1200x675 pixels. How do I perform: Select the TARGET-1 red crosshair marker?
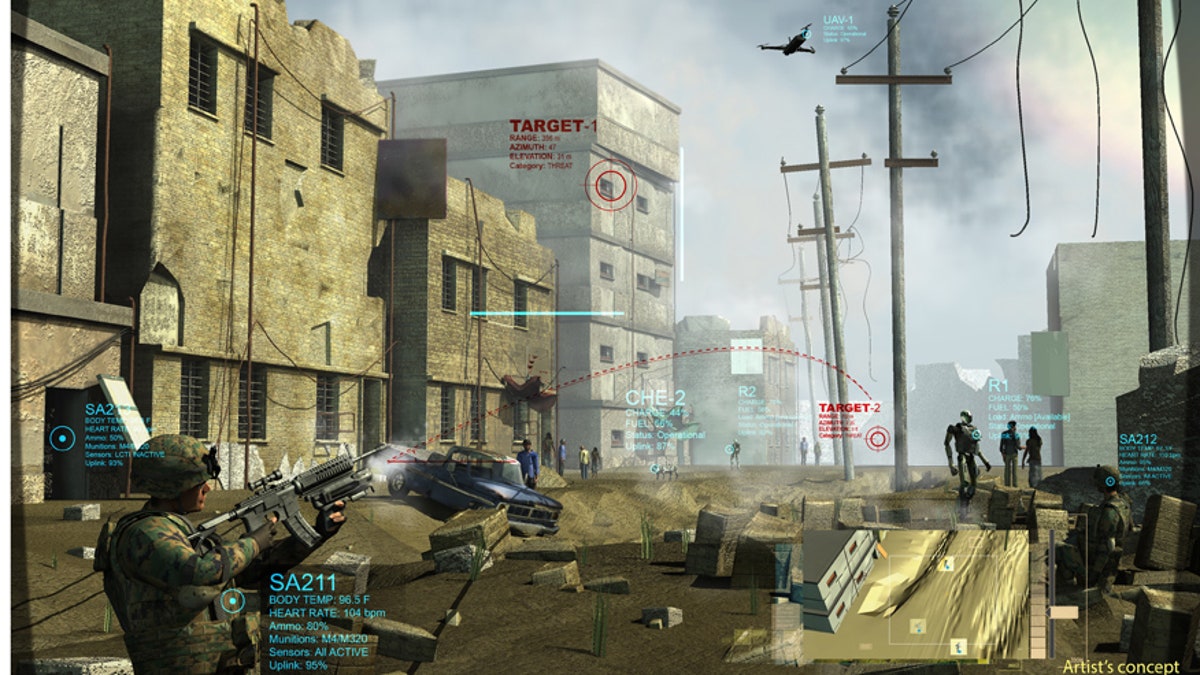[611, 185]
